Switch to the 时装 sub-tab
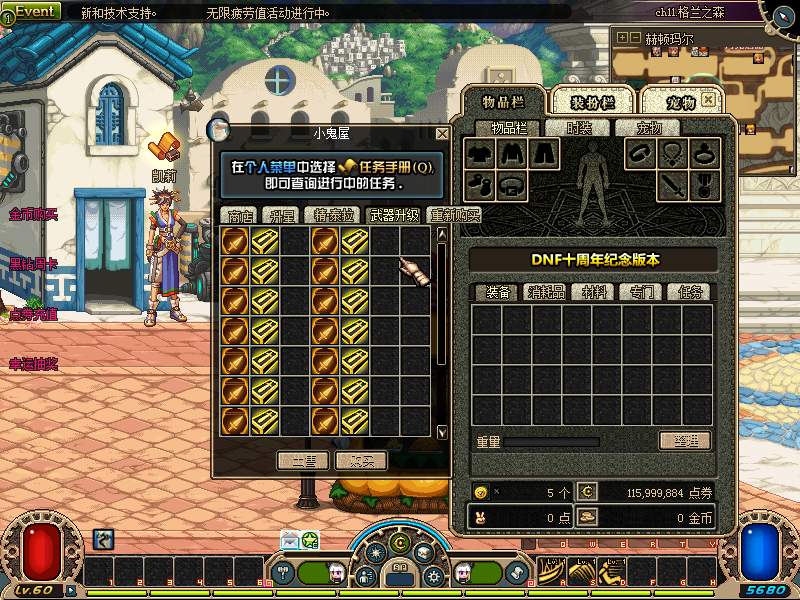 click(579, 128)
